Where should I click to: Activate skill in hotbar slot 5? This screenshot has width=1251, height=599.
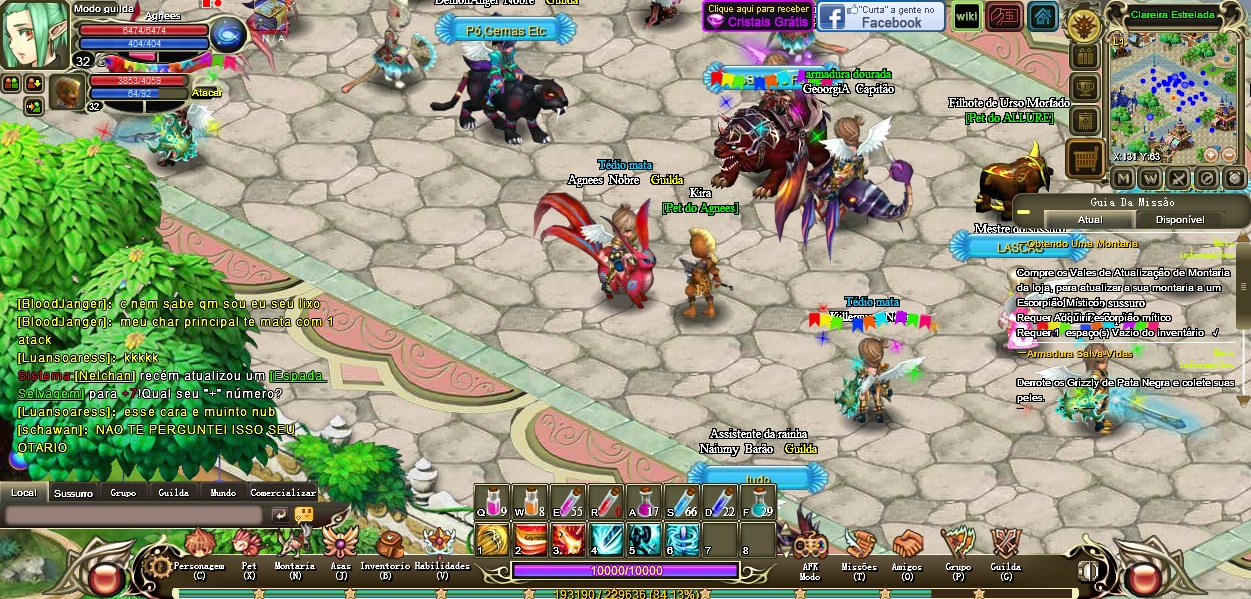click(644, 540)
